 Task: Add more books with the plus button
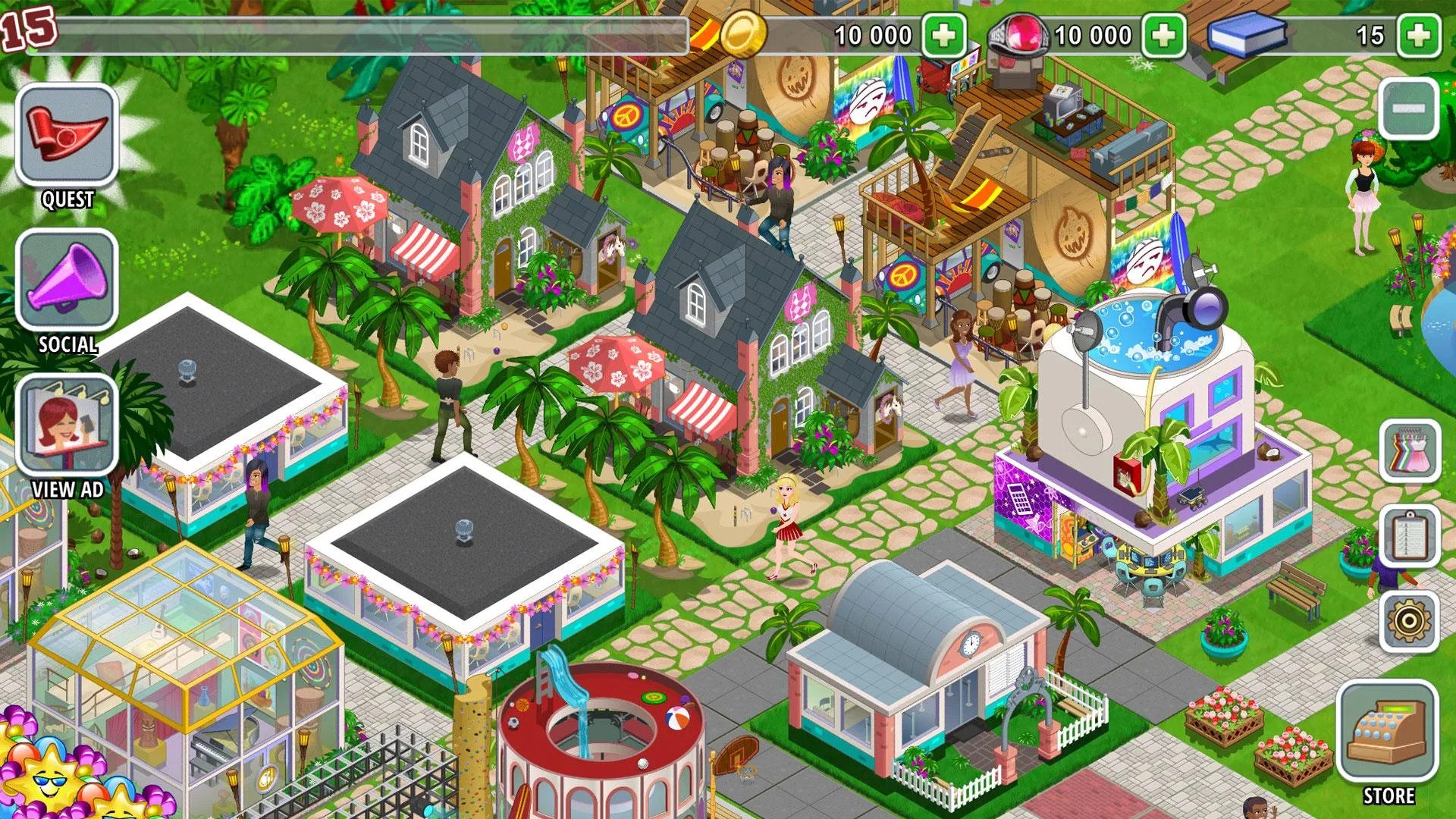[1419, 35]
